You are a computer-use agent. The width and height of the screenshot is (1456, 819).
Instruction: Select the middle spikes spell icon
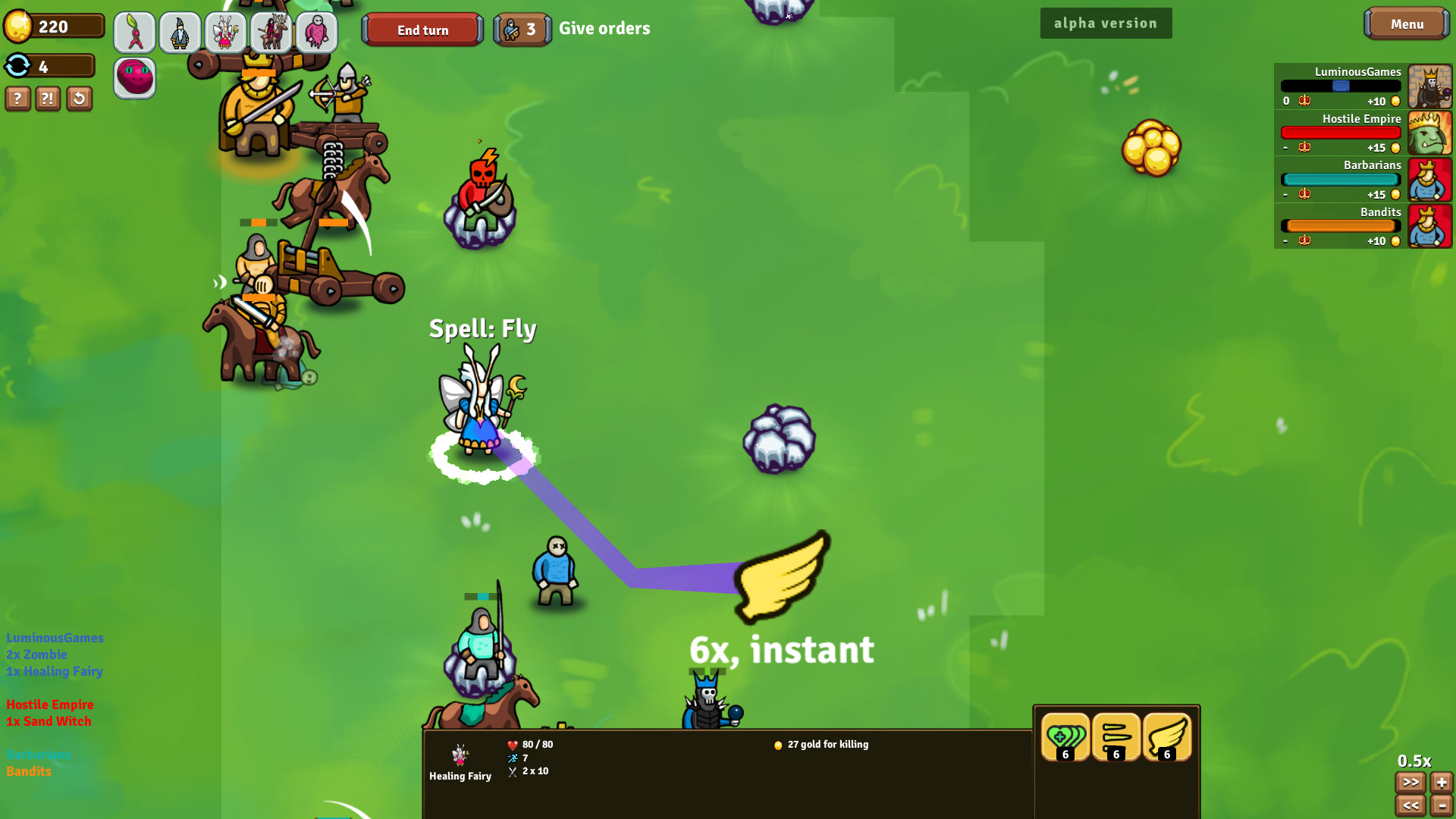1116,736
